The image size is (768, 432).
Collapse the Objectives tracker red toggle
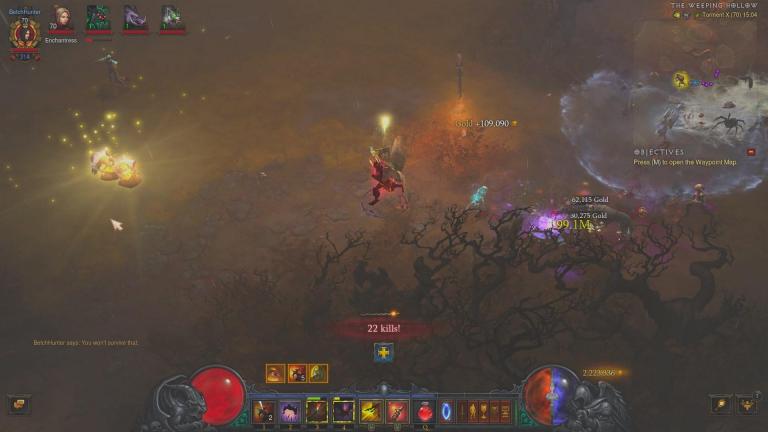coord(751,152)
